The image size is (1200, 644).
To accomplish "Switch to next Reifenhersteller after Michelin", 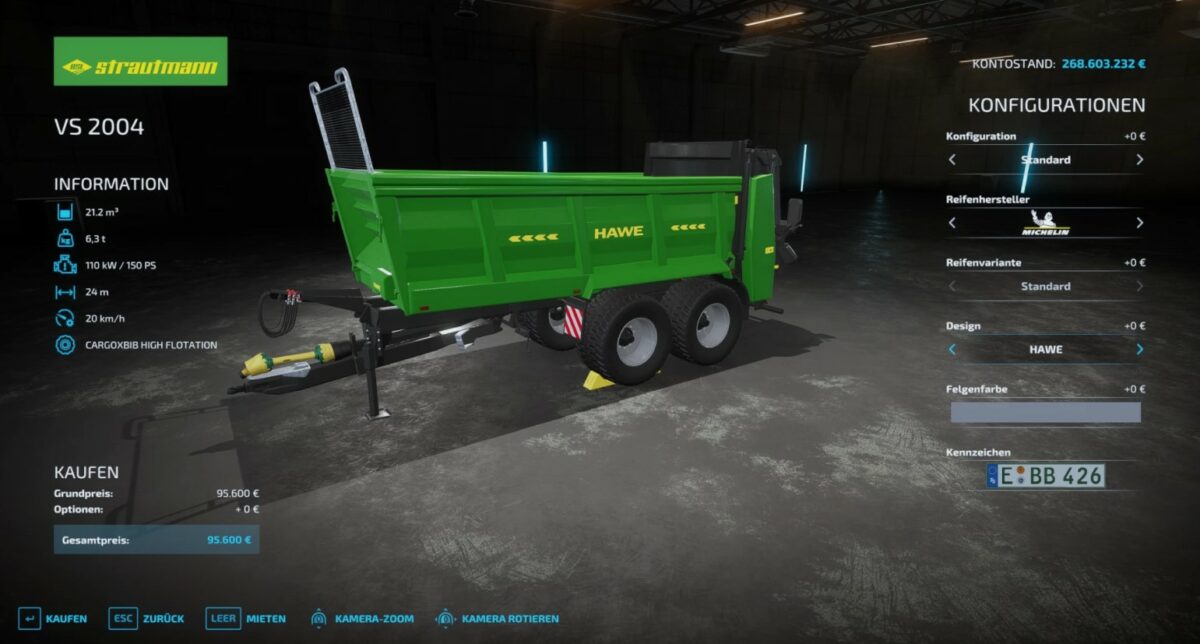I will coord(1139,223).
